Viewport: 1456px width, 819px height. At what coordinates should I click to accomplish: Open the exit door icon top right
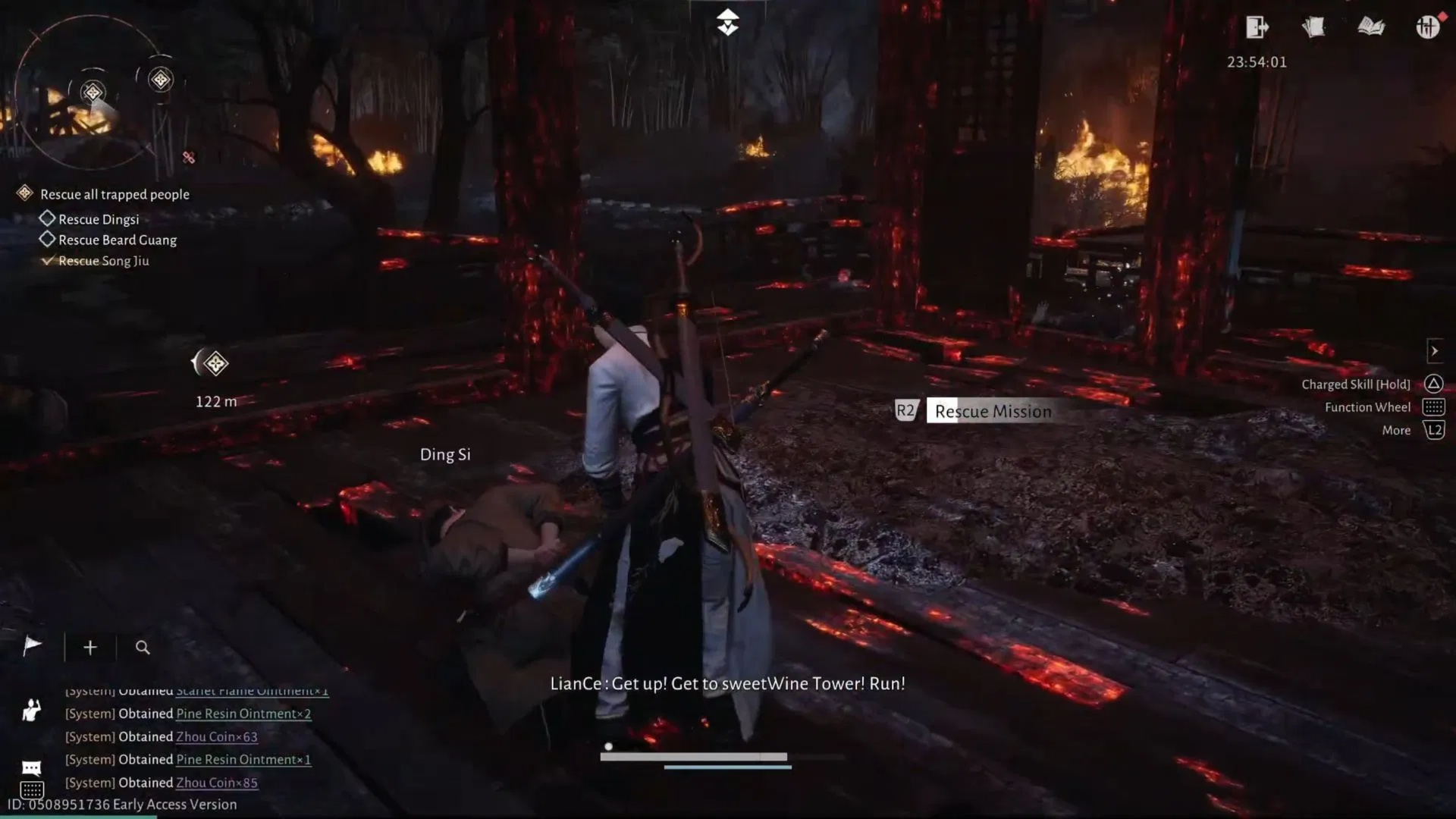(x=1257, y=27)
